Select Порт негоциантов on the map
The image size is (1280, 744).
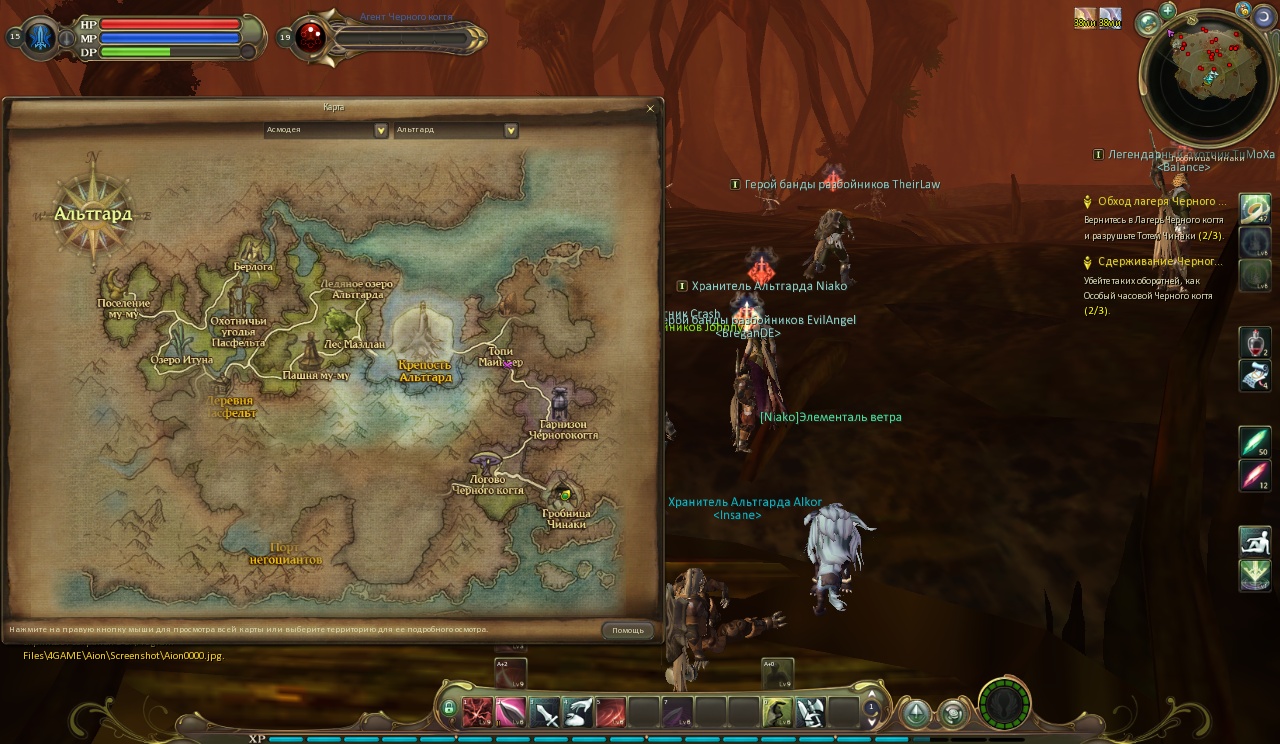[x=286, y=554]
